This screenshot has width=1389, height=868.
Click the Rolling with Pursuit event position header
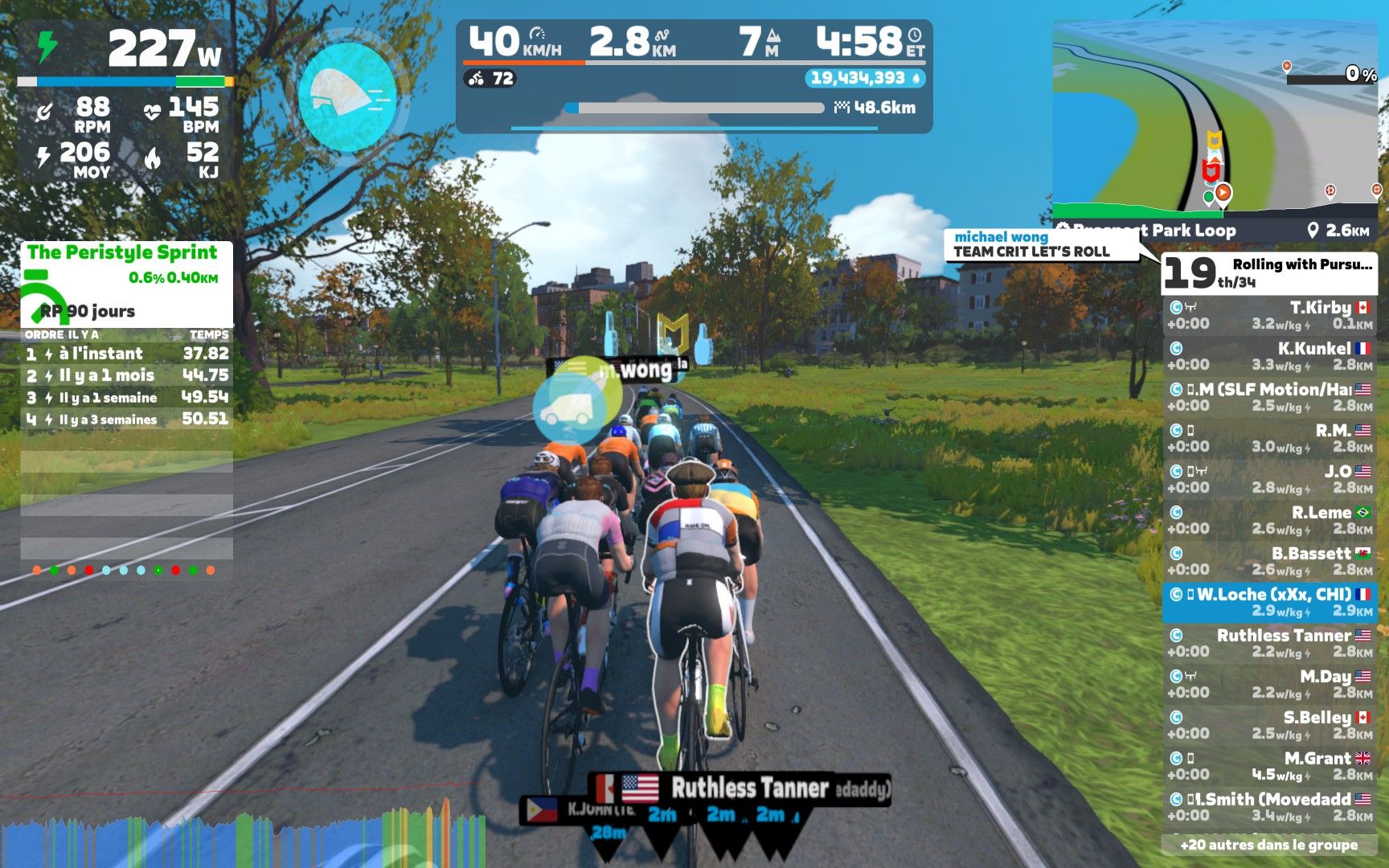1269,272
